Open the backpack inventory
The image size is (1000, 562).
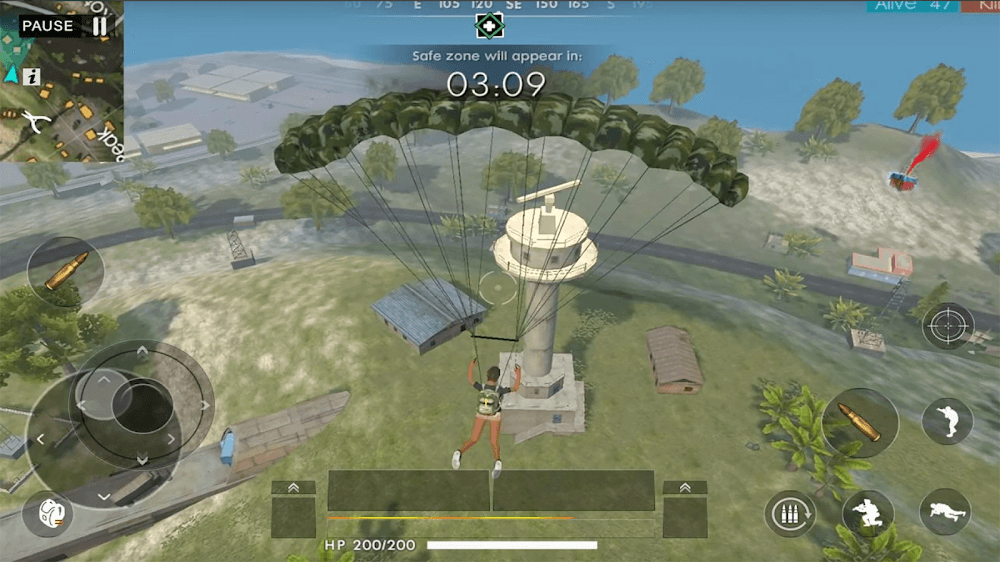pyautogui.click(x=48, y=512)
